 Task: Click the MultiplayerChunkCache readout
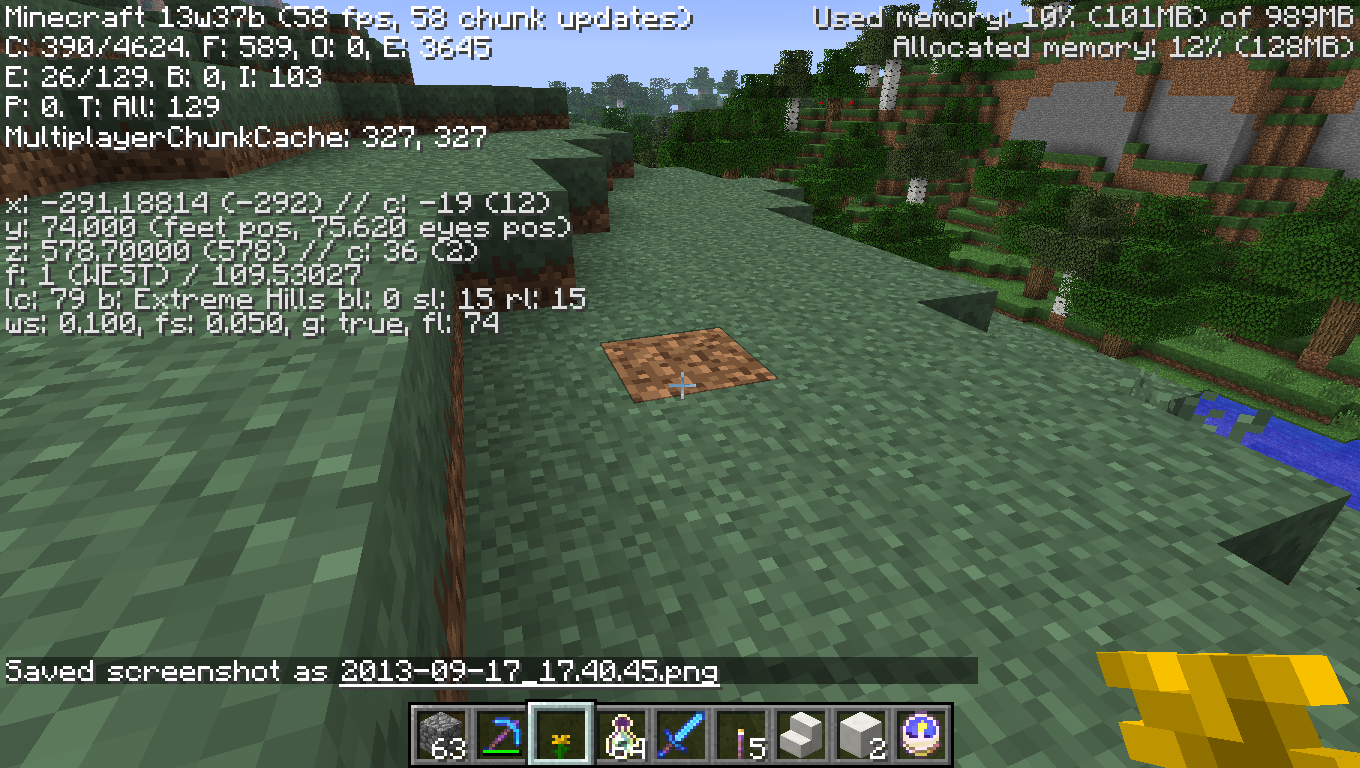[240, 138]
